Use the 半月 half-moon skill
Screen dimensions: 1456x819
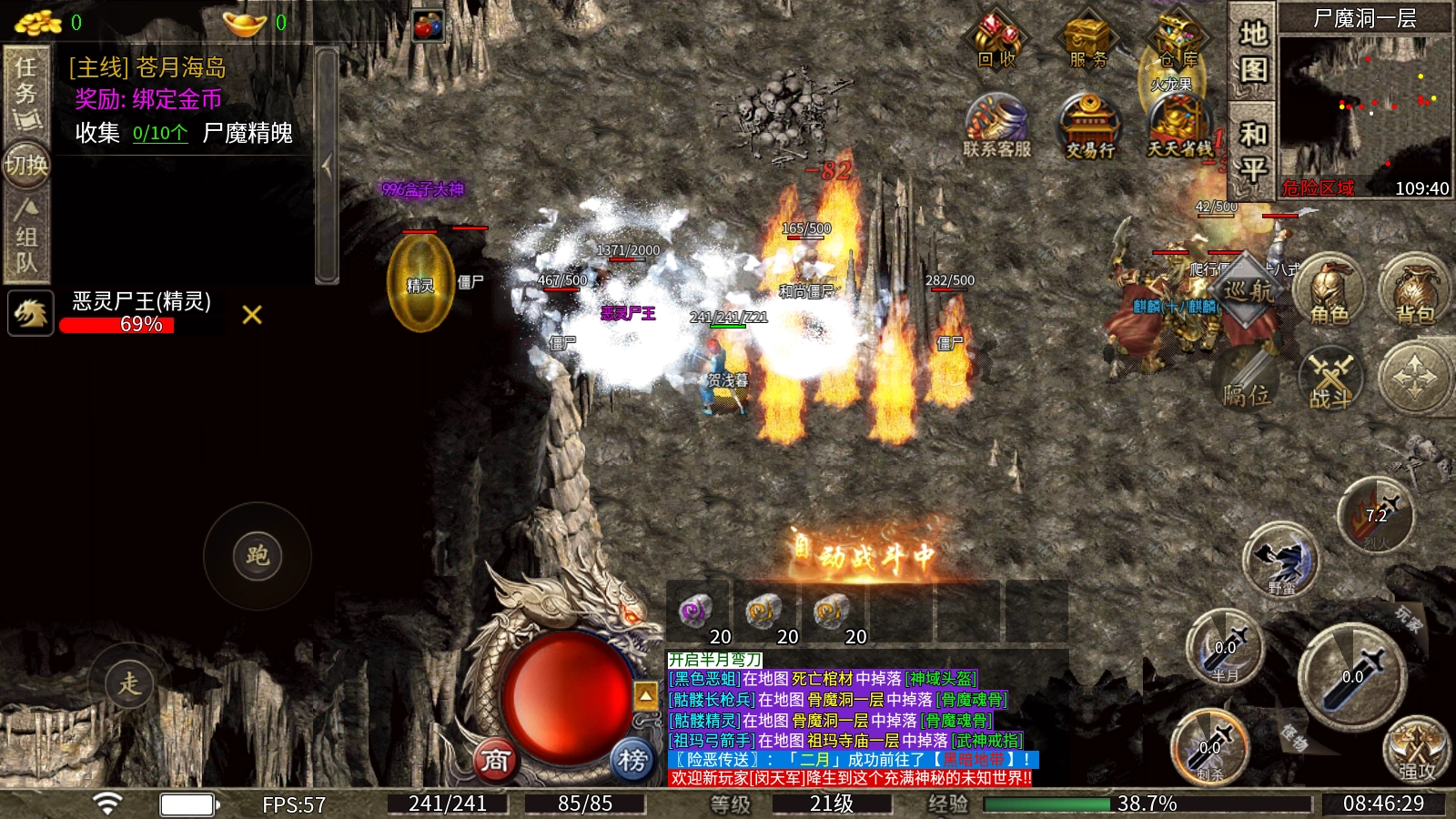(x=1224, y=649)
